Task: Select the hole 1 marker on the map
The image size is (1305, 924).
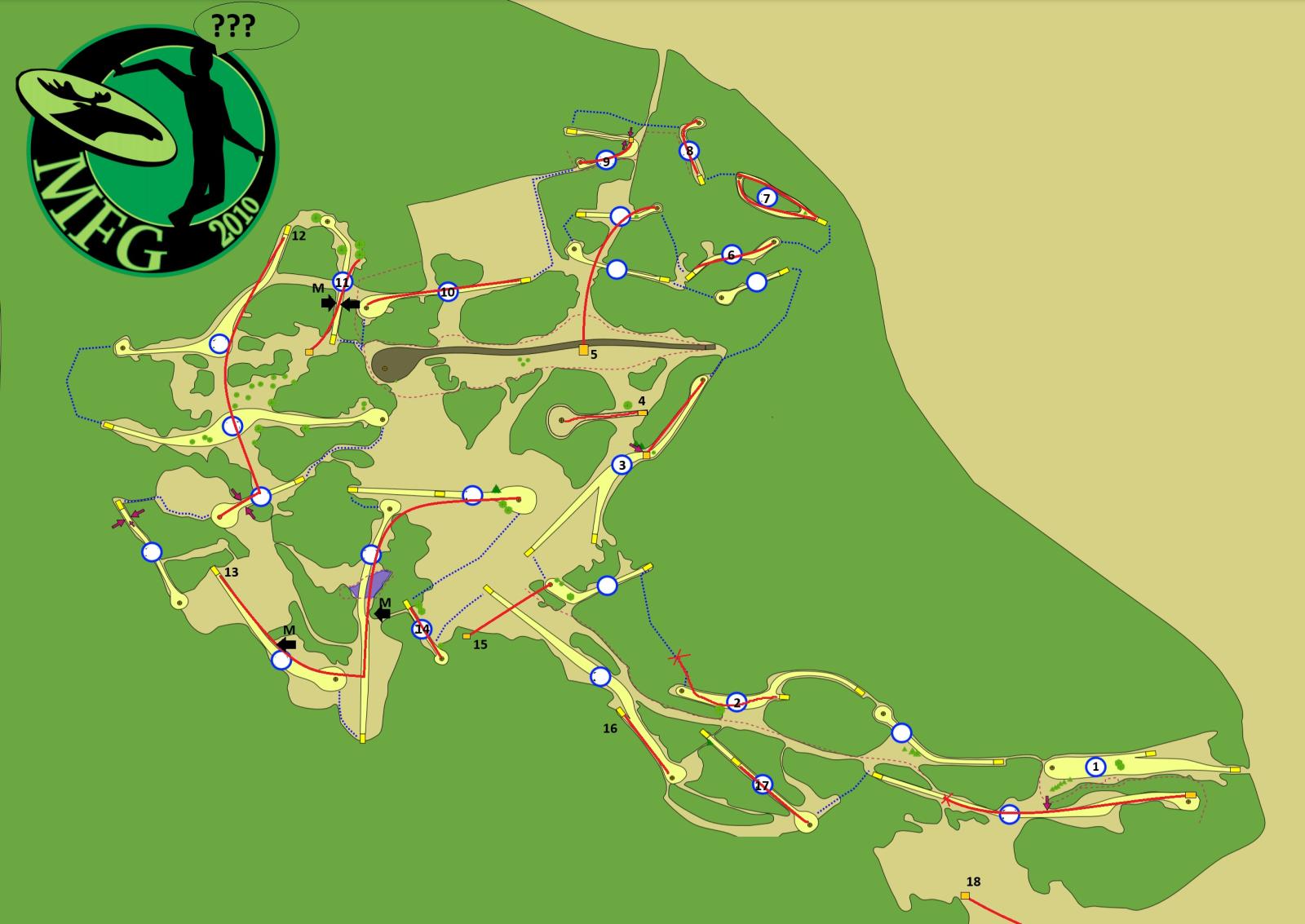Action: tap(1095, 767)
